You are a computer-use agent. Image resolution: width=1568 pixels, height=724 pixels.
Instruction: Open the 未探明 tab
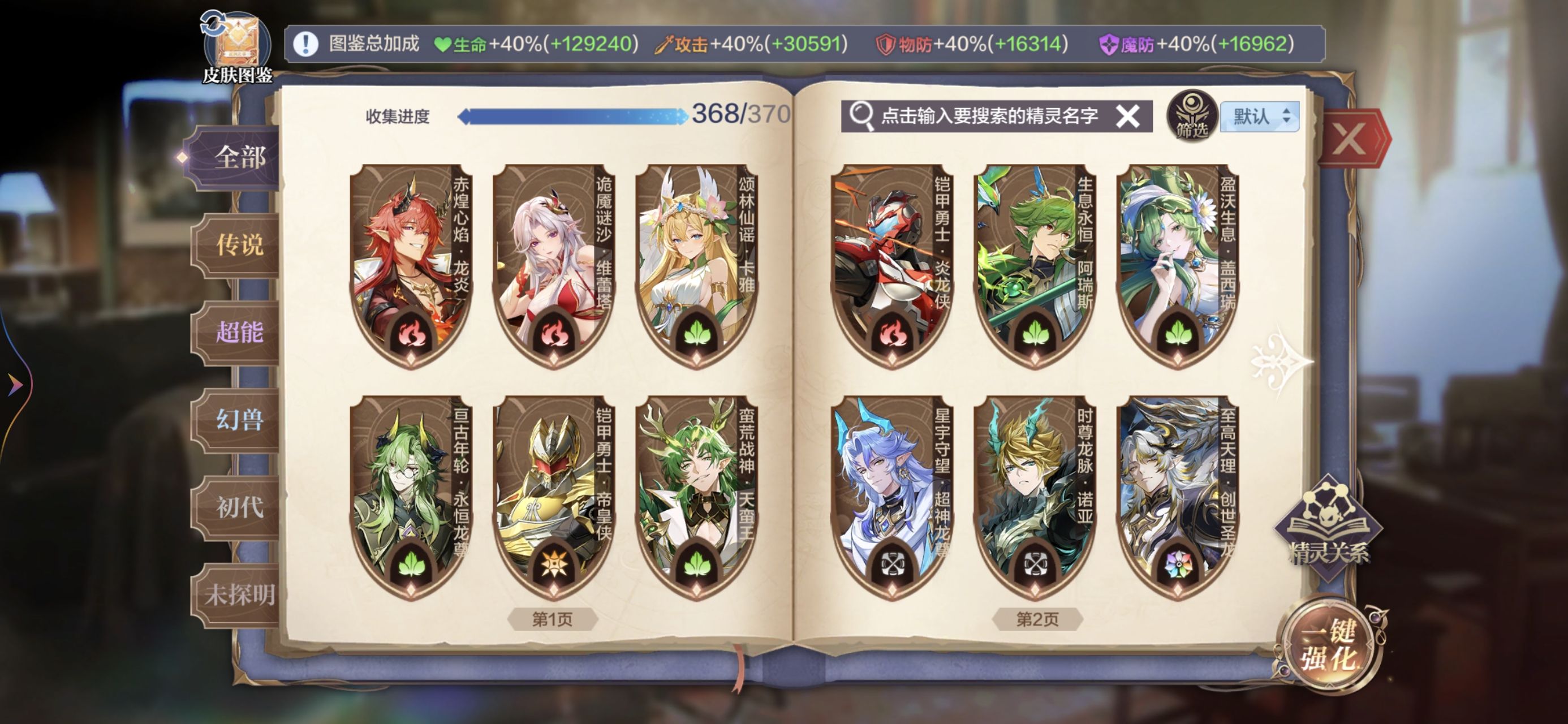click(239, 594)
